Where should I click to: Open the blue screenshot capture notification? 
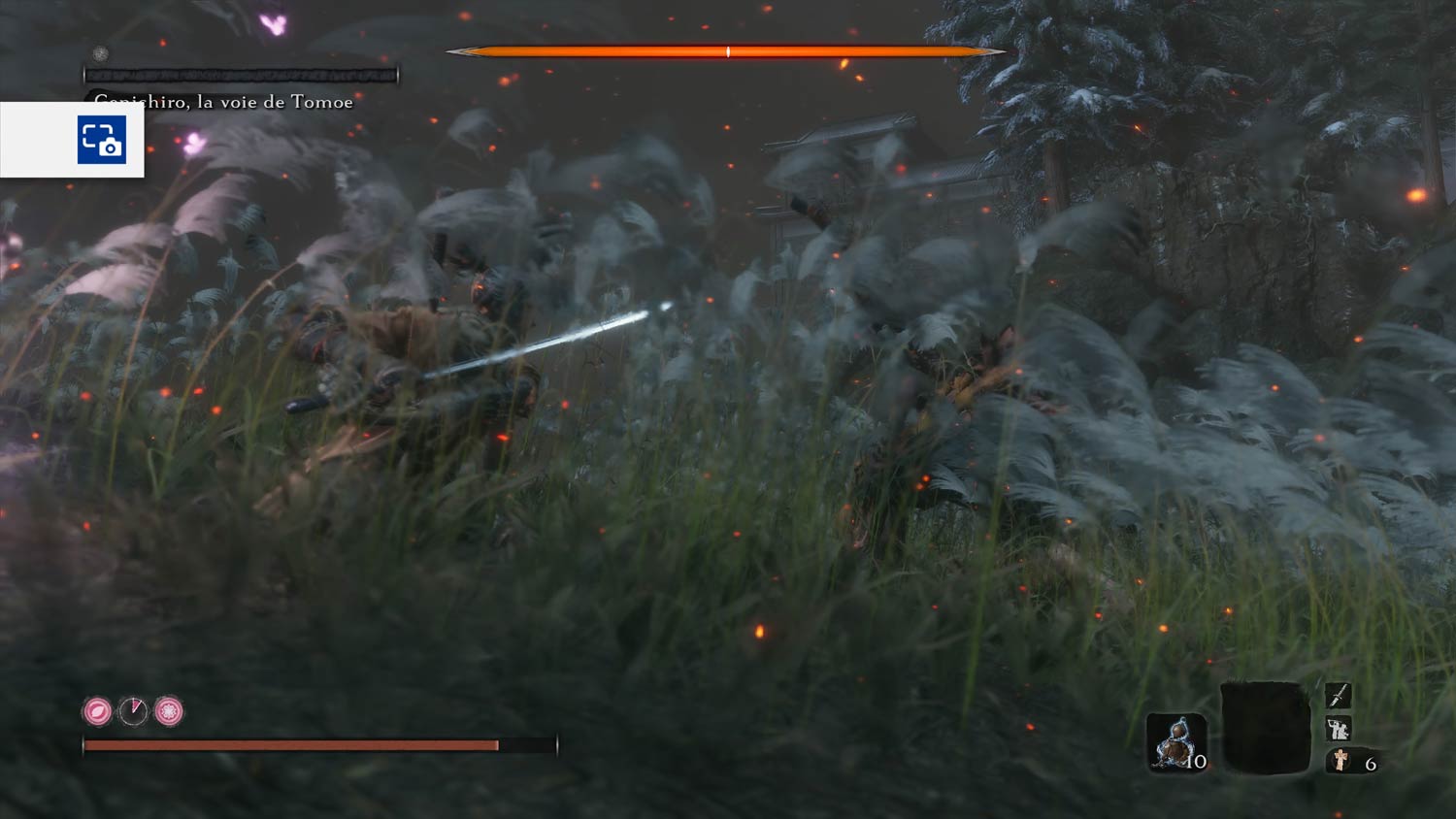tap(101, 140)
